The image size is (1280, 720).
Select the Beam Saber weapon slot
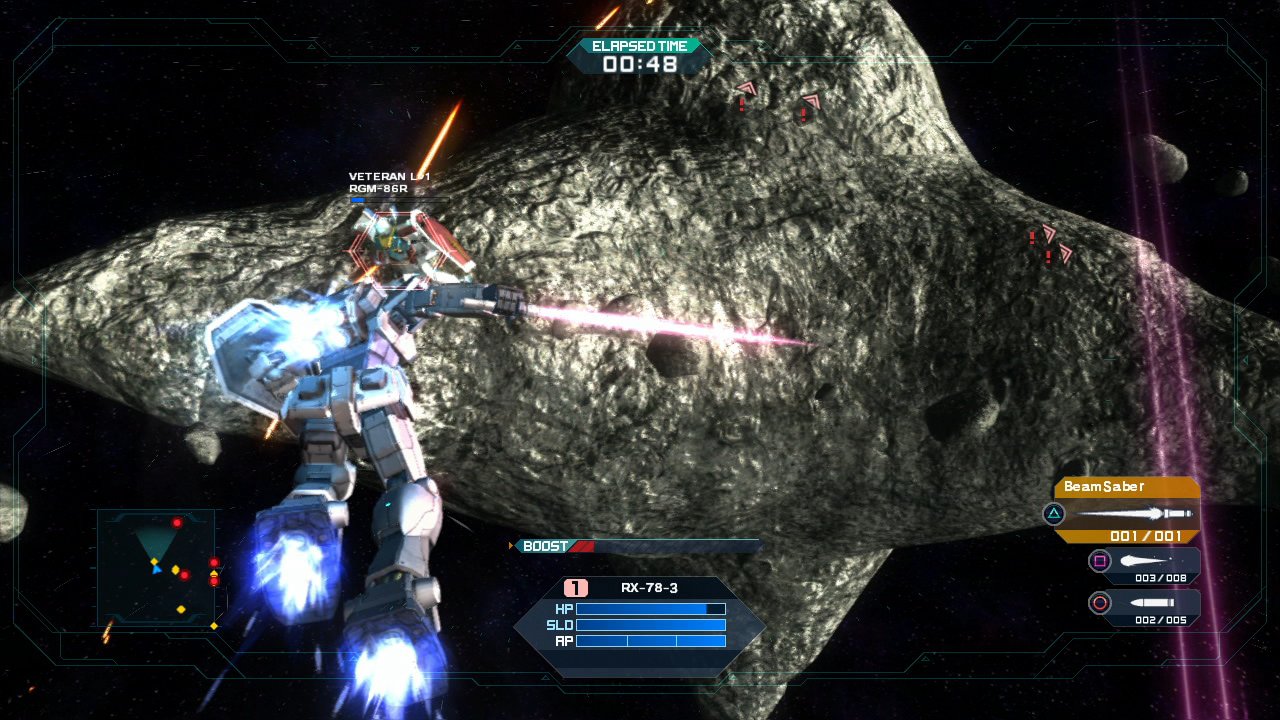(1125, 511)
